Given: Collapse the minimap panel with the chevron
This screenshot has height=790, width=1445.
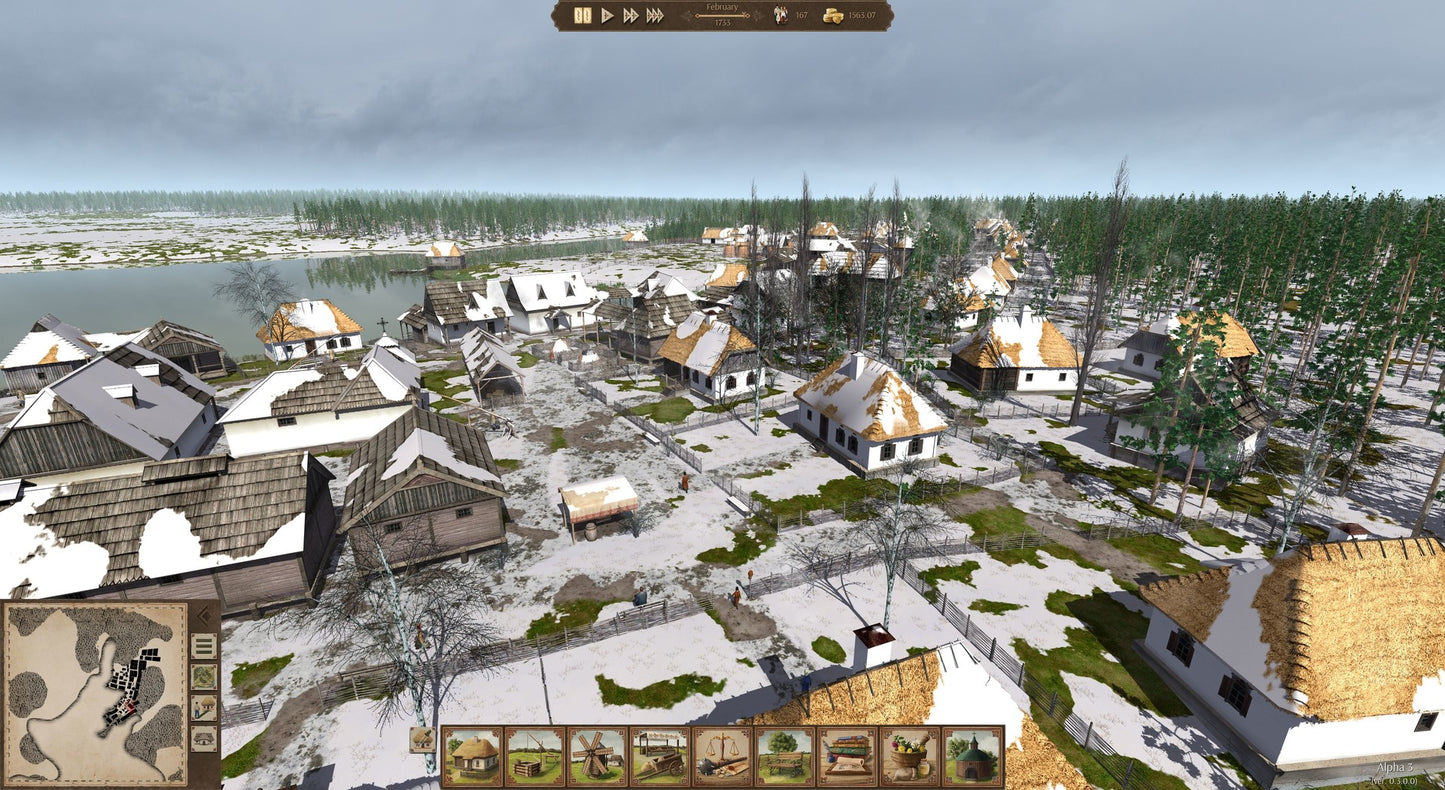Looking at the screenshot, I should click(x=205, y=617).
